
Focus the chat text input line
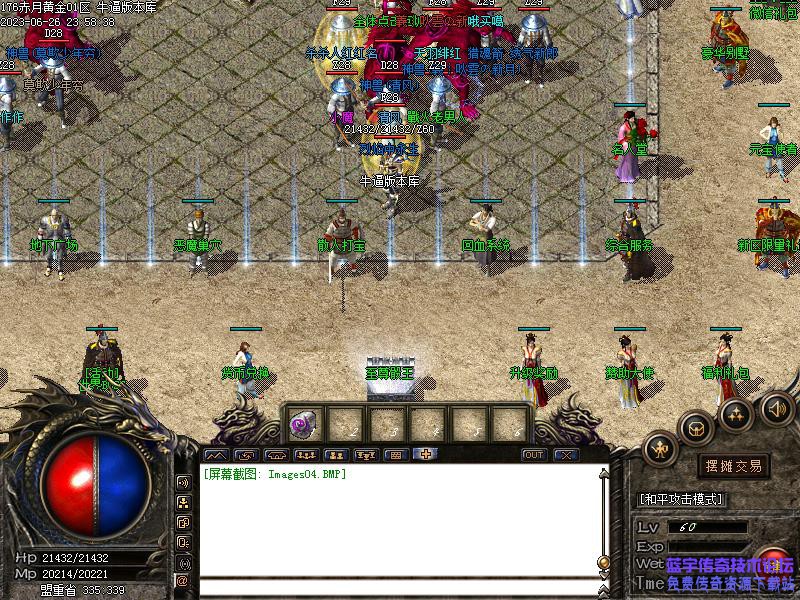coord(400,588)
